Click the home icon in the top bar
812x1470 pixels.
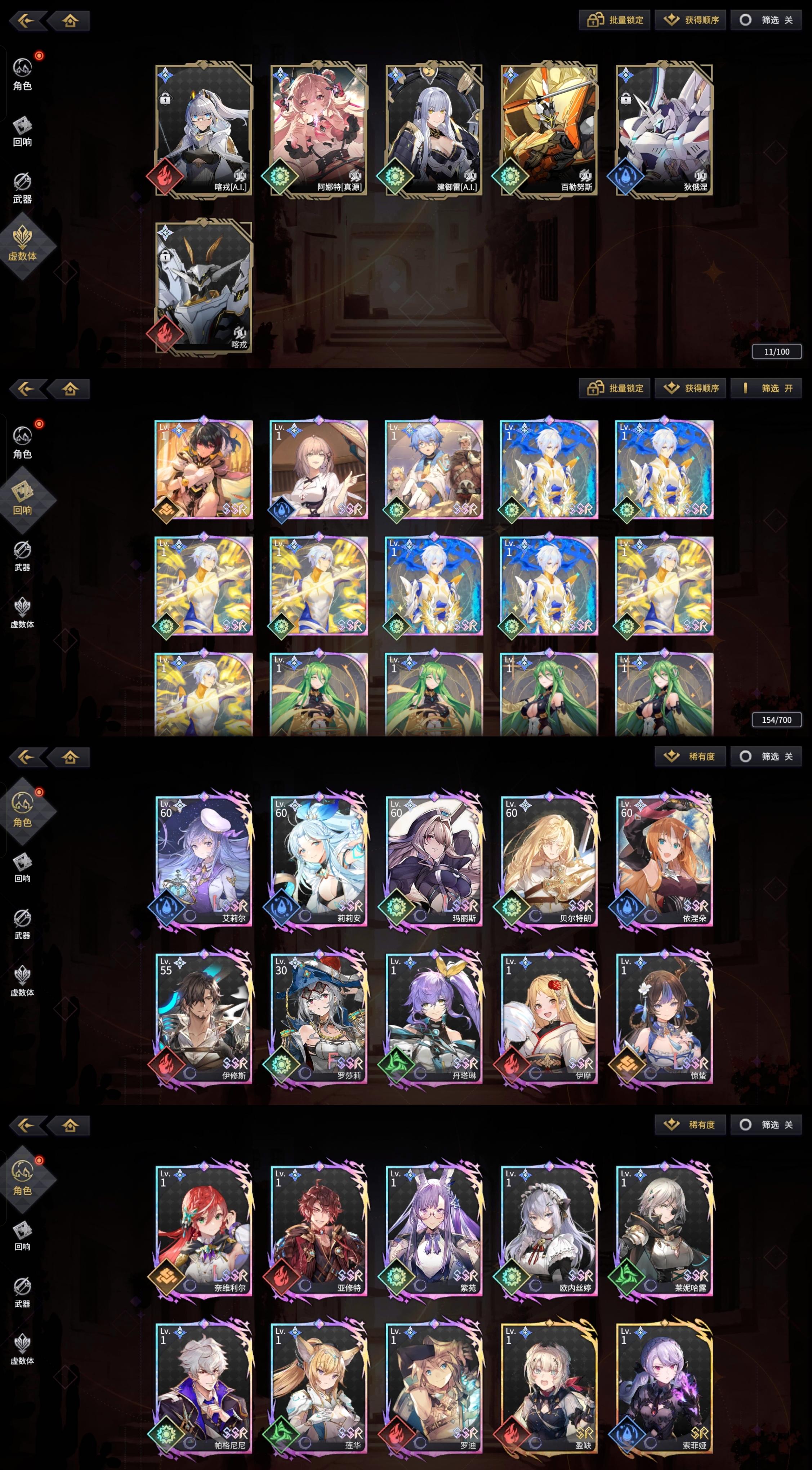click(x=69, y=22)
